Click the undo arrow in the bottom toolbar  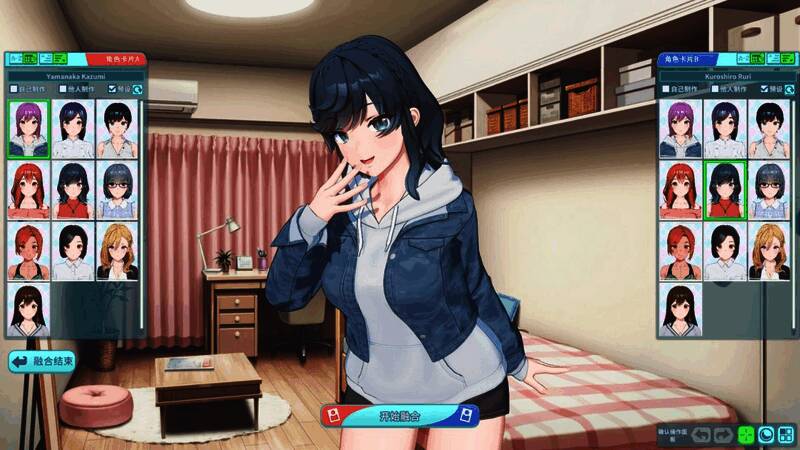click(x=700, y=435)
